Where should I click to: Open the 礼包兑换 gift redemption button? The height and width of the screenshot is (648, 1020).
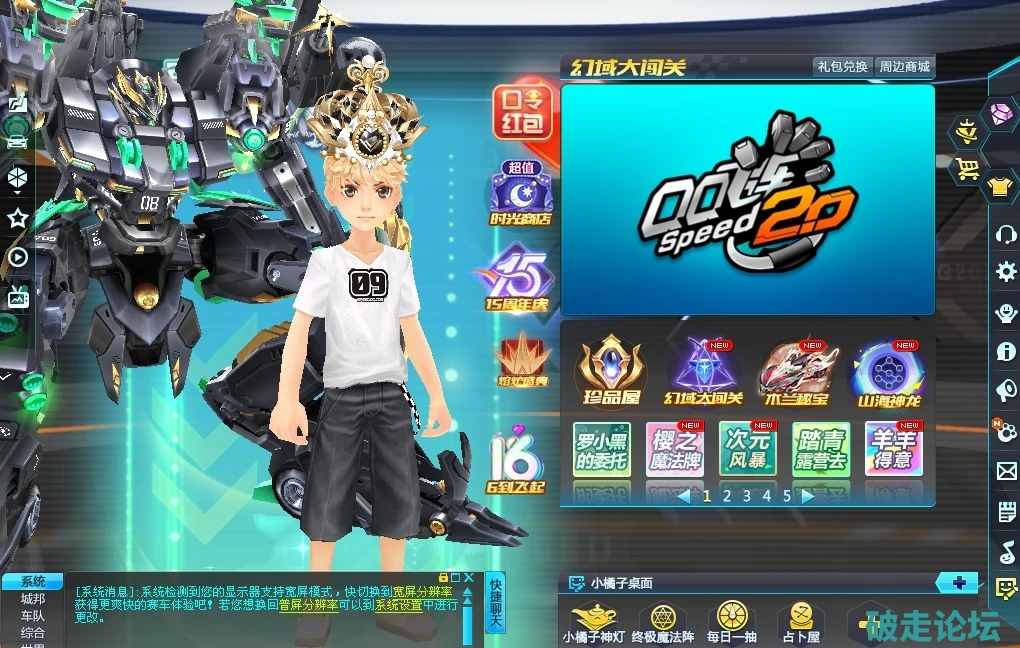tap(842, 67)
